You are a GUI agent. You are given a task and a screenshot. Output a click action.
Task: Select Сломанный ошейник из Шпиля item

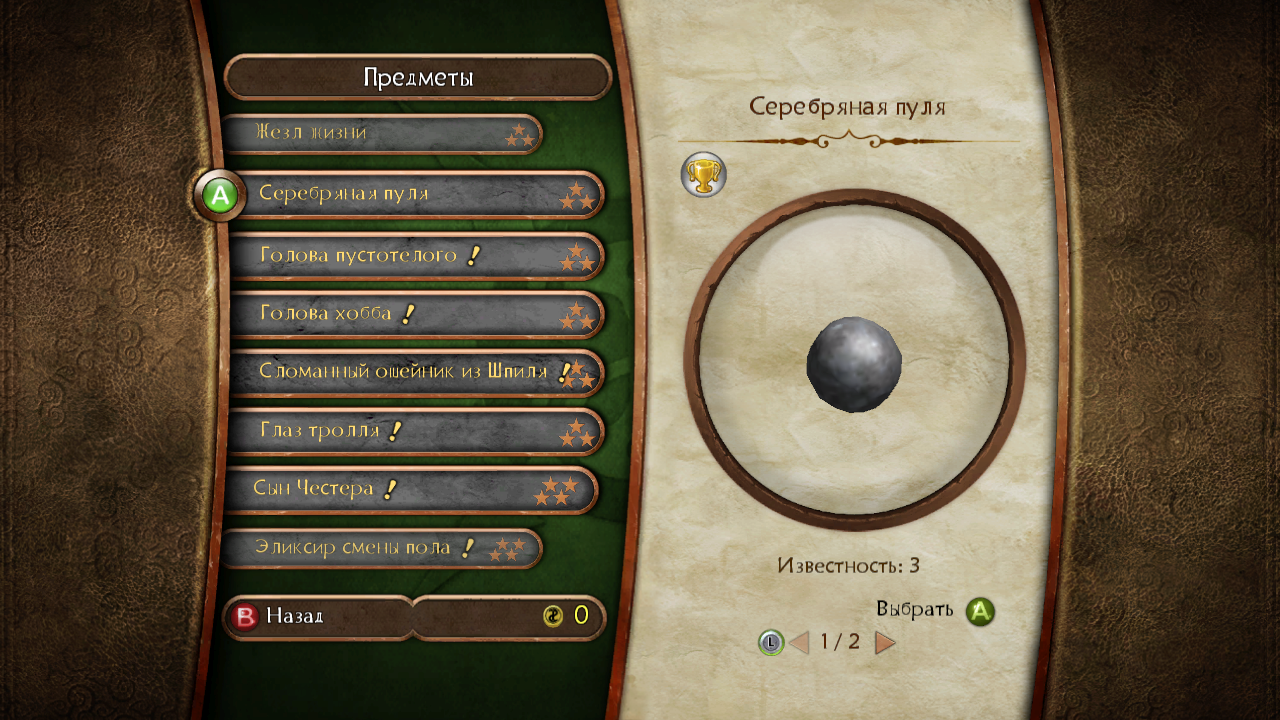coord(415,372)
